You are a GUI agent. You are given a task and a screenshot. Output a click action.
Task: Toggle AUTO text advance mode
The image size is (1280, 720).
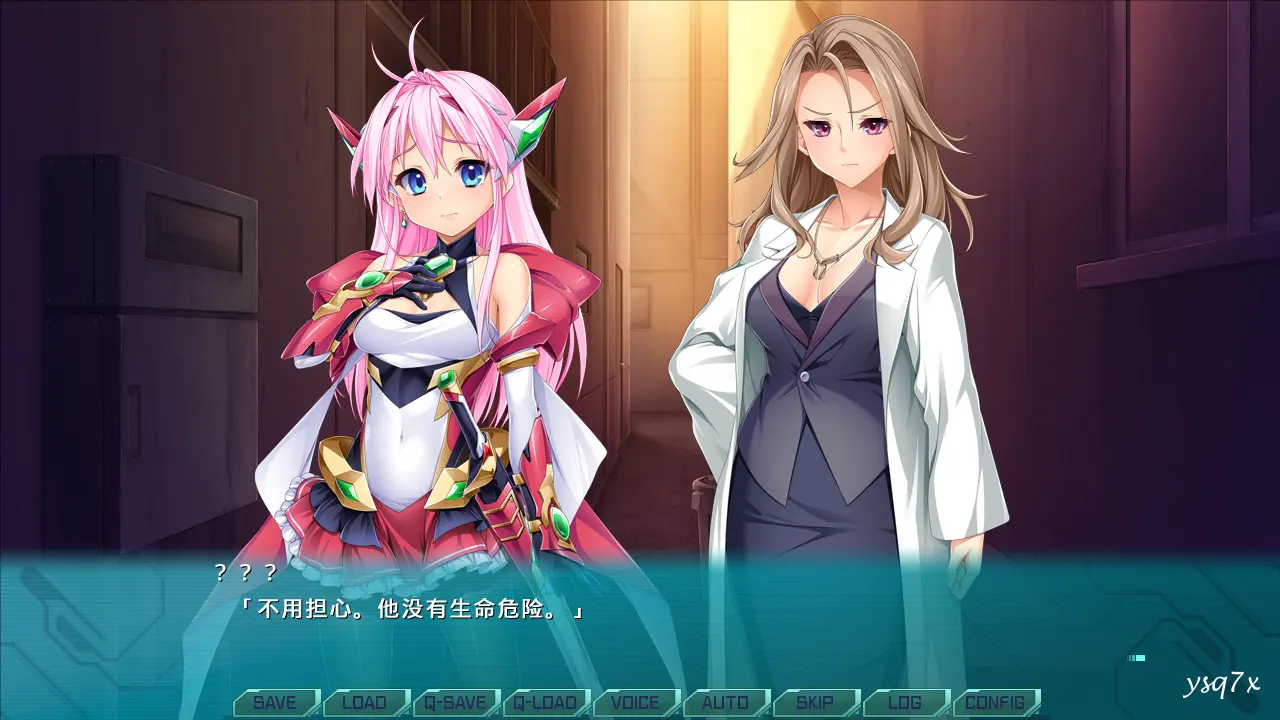pyautogui.click(x=725, y=702)
